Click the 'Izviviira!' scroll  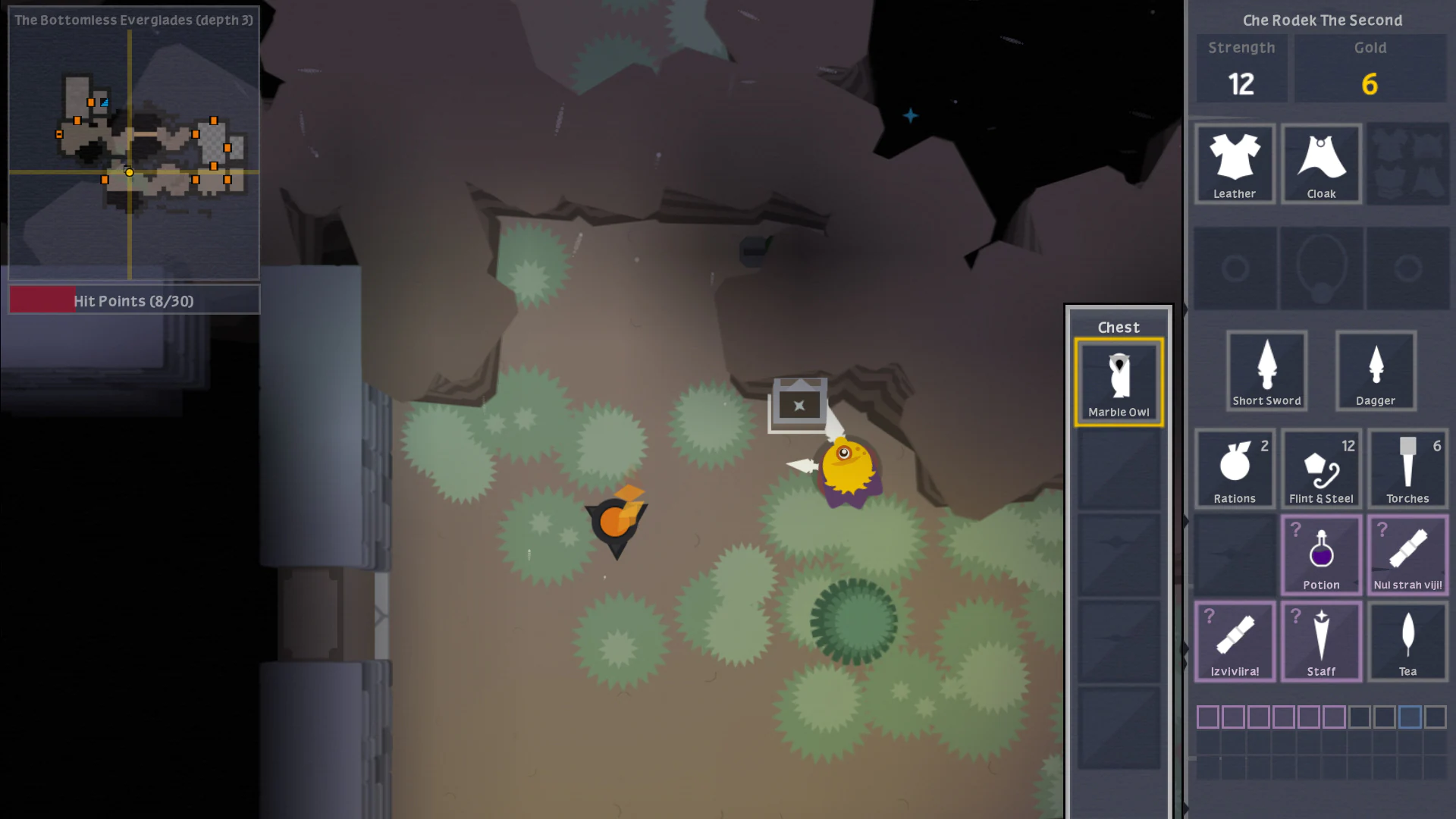tap(1235, 641)
